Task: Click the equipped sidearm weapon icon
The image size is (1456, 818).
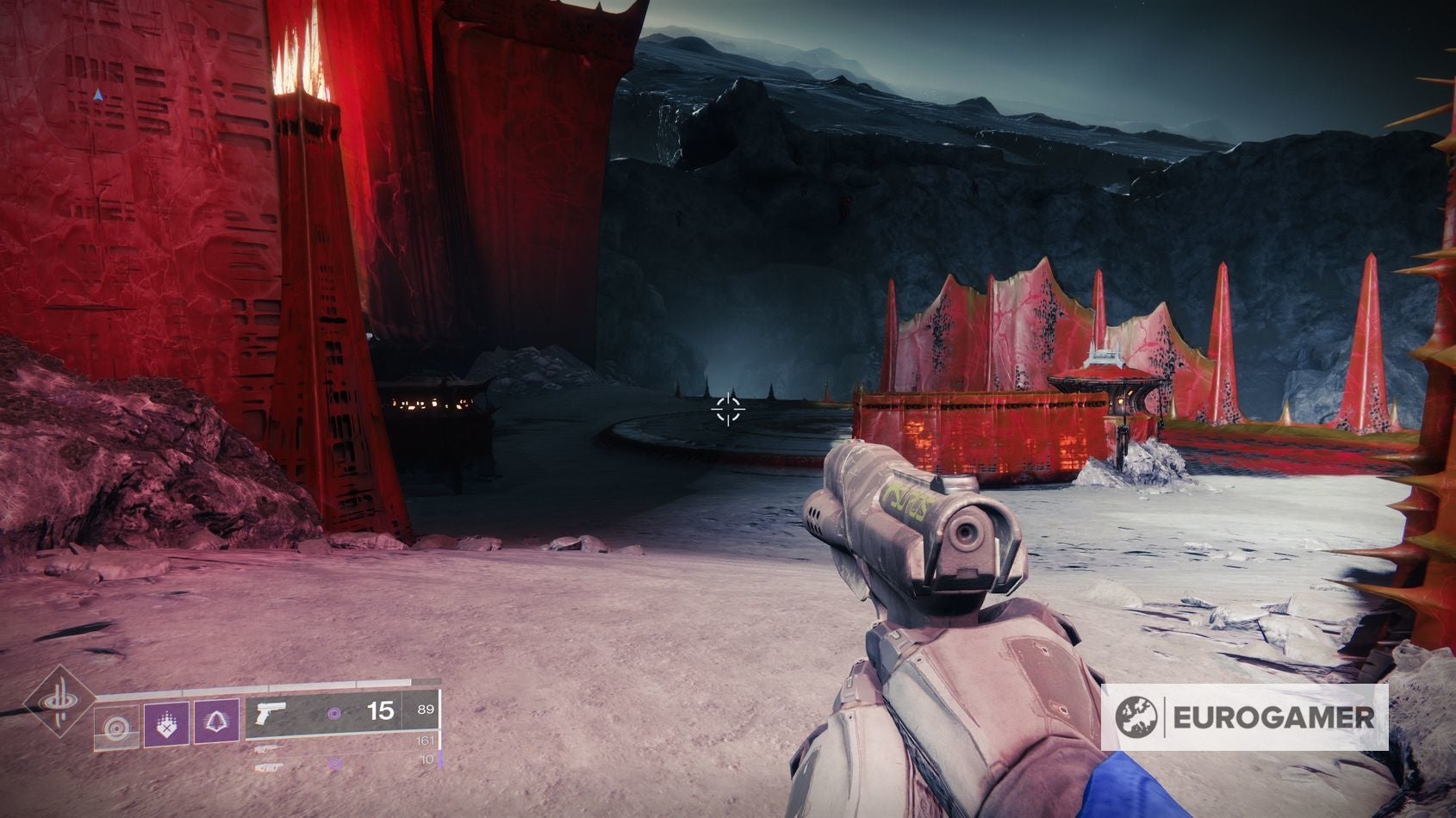Action: pyautogui.click(x=271, y=715)
